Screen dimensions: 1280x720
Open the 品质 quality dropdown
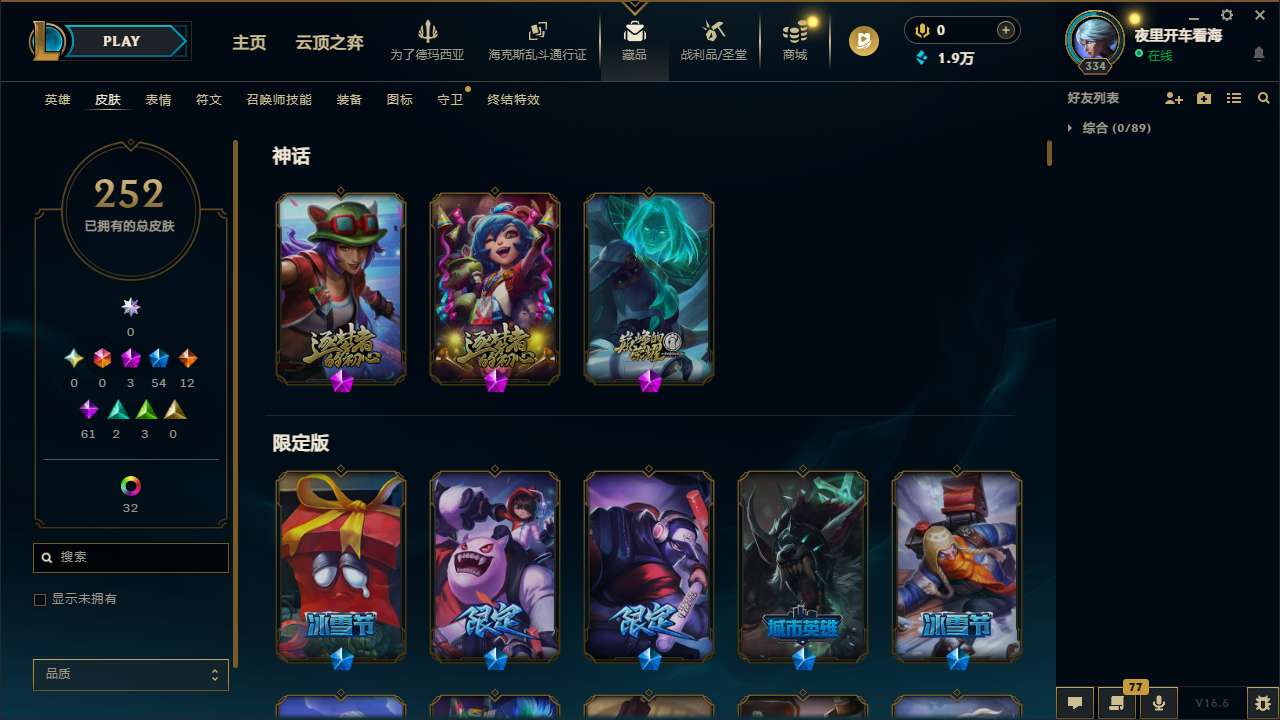130,674
